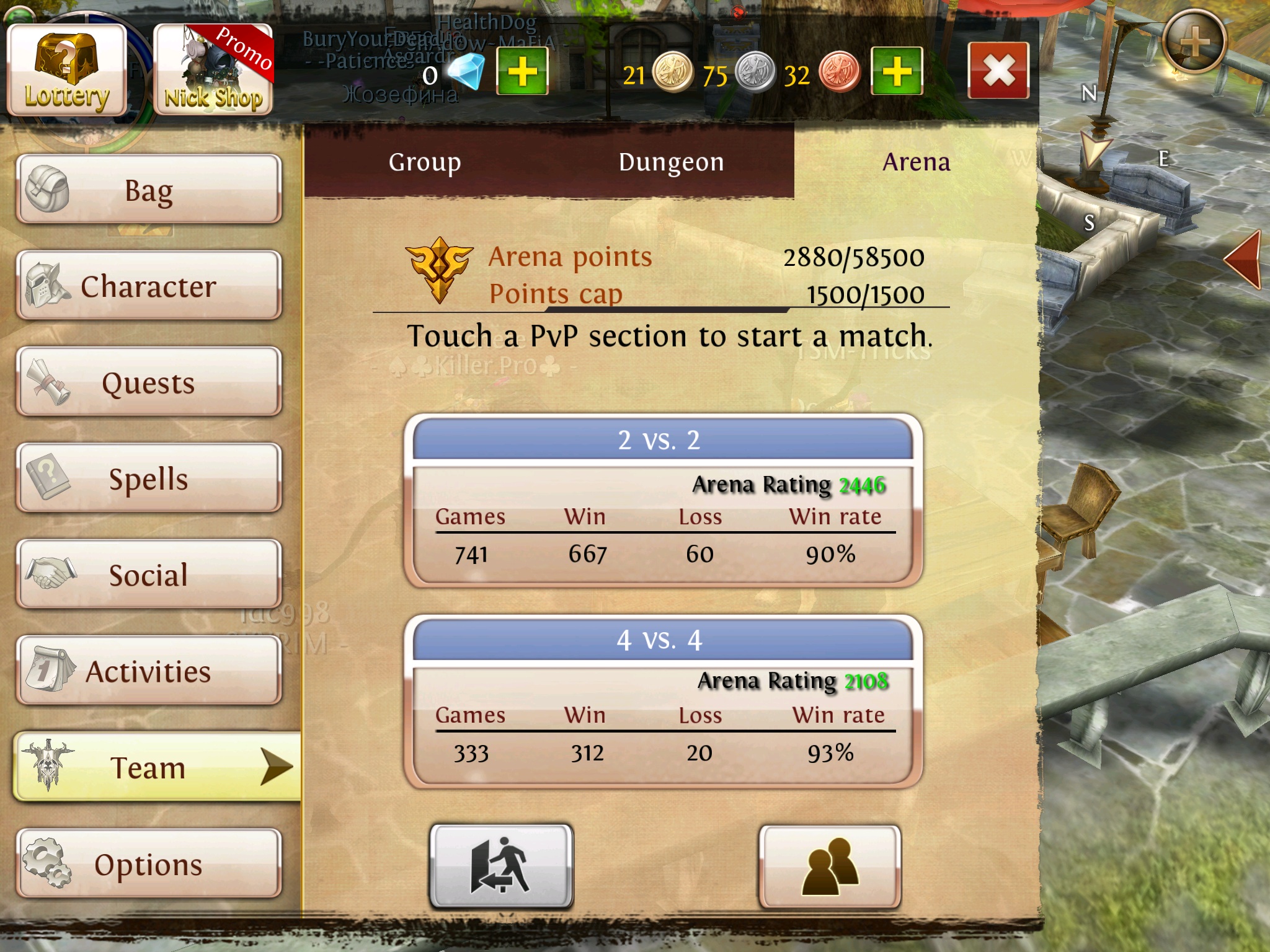Open the Lottery chest
Screen dimensions: 1270x952
point(67,69)
